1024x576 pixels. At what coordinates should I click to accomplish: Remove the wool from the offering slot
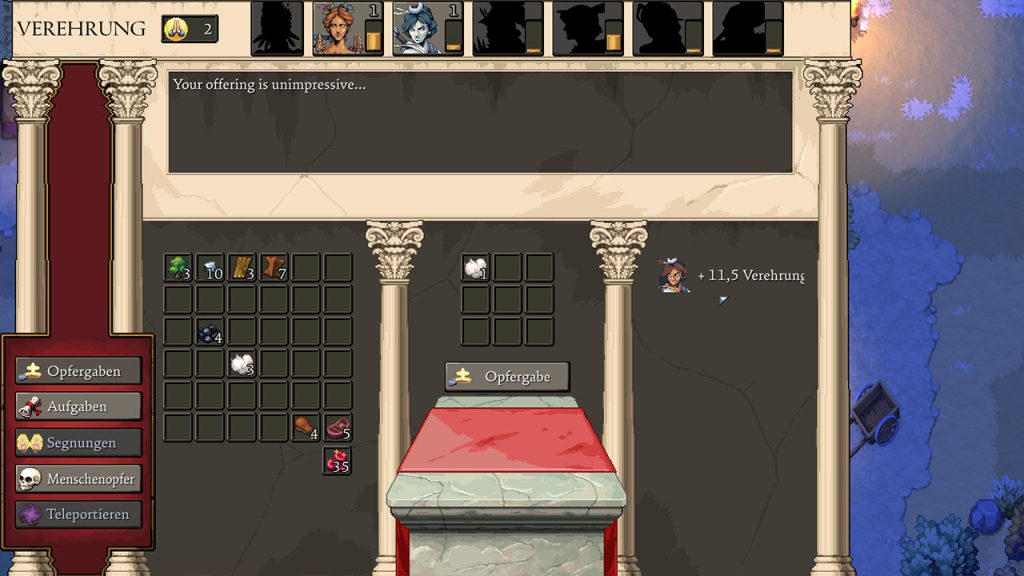point(475,268)
